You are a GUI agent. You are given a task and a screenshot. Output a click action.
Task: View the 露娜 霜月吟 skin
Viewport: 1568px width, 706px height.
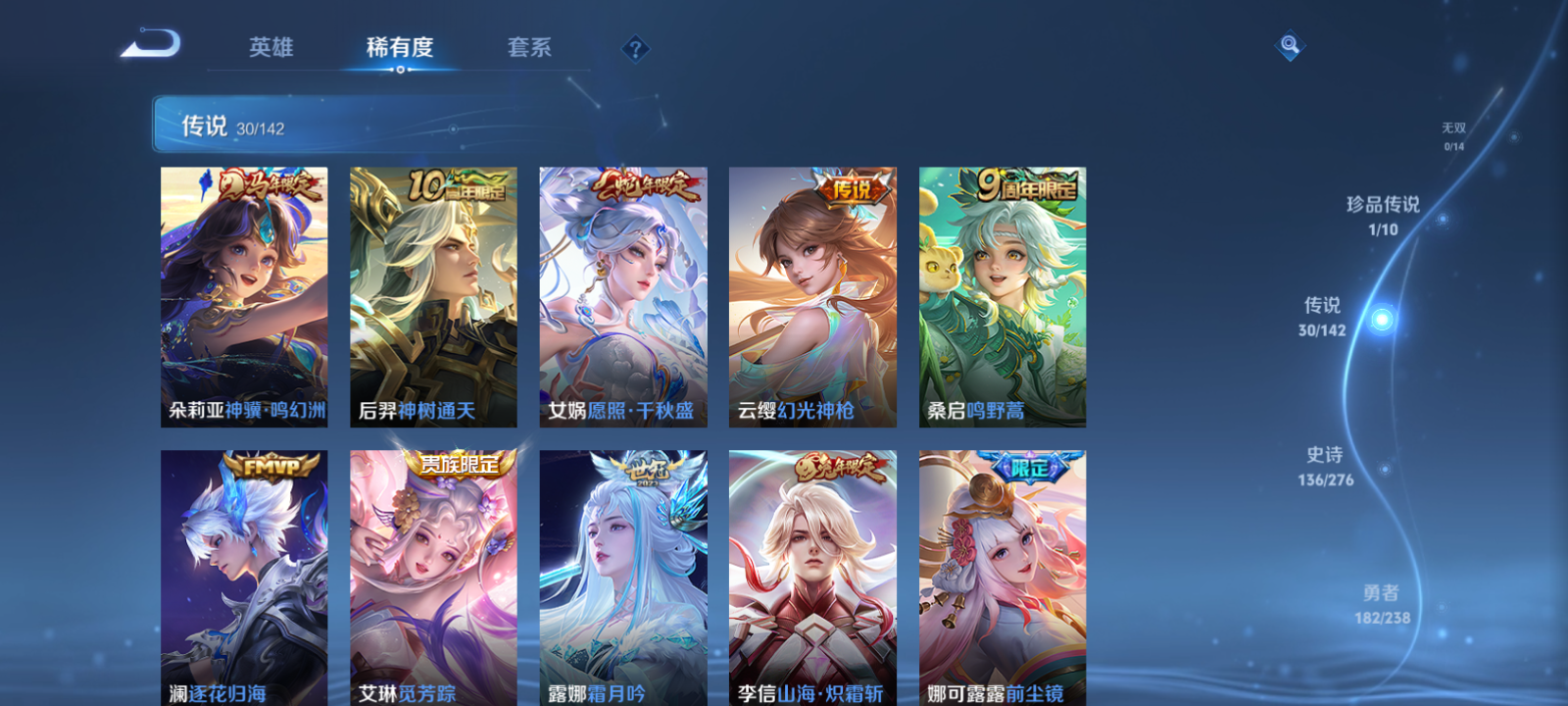pyautogui.click(x=623, y=574)
